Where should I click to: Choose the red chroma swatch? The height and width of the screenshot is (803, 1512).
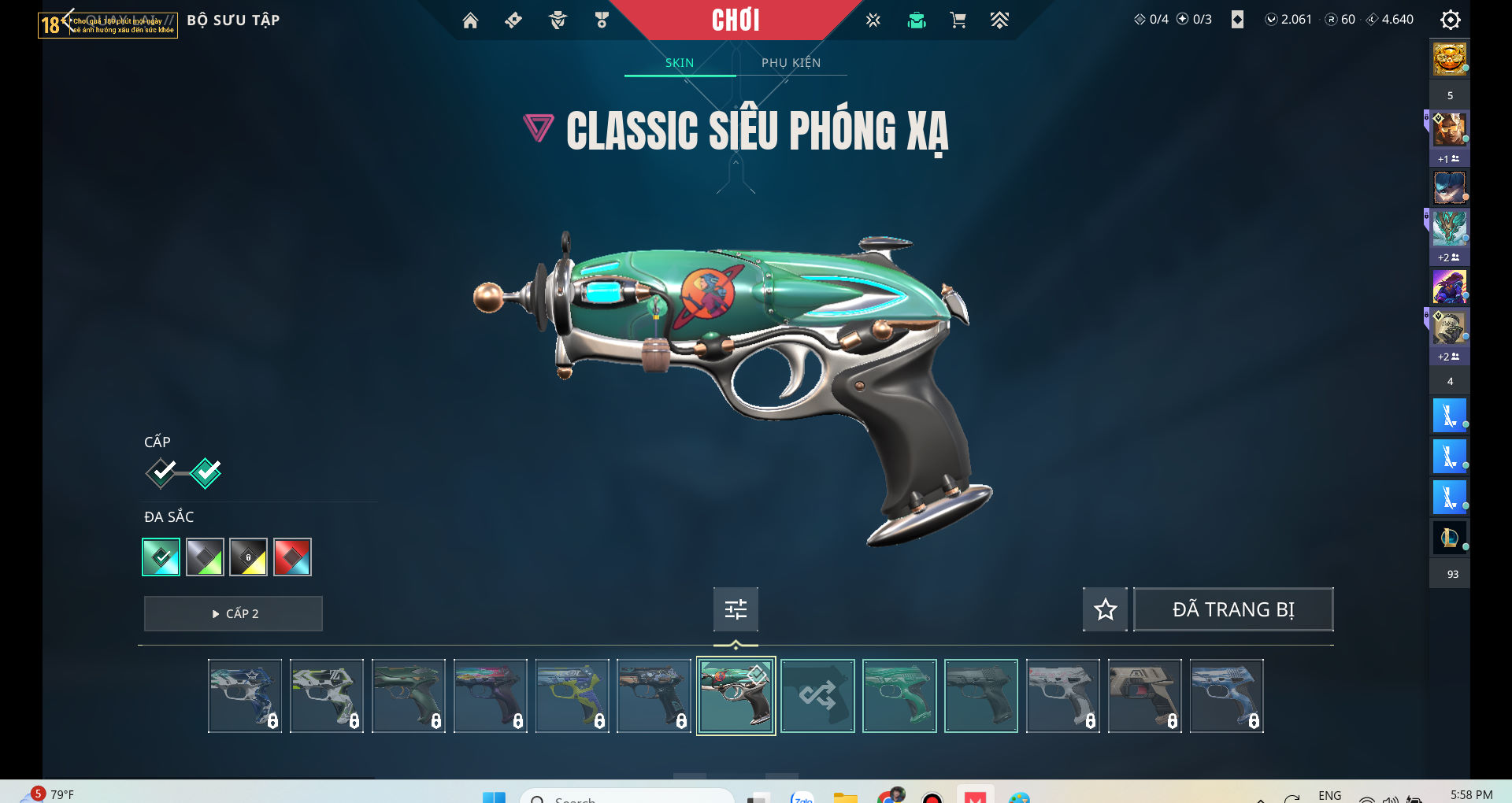(292, 557)
